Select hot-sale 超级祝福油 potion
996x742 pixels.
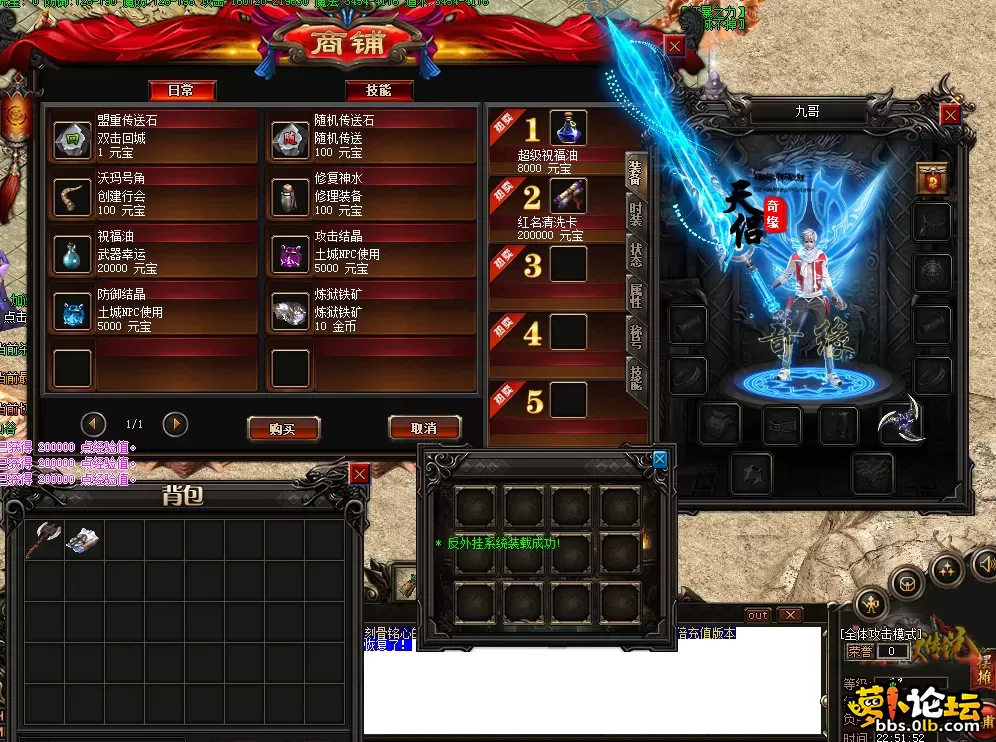click(568, 129)
